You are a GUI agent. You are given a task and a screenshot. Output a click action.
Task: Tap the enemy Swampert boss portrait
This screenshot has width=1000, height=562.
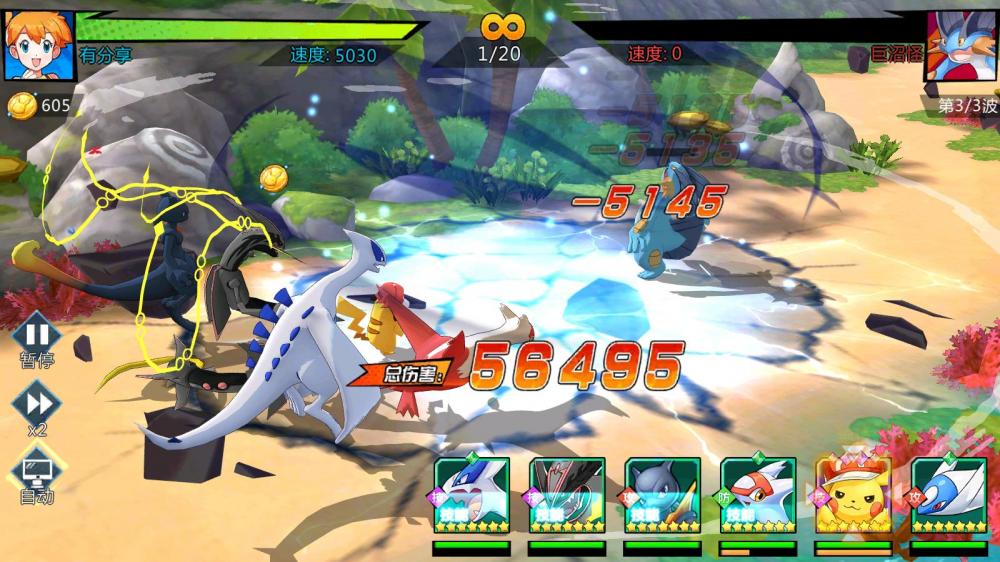[x=961, y=45]
